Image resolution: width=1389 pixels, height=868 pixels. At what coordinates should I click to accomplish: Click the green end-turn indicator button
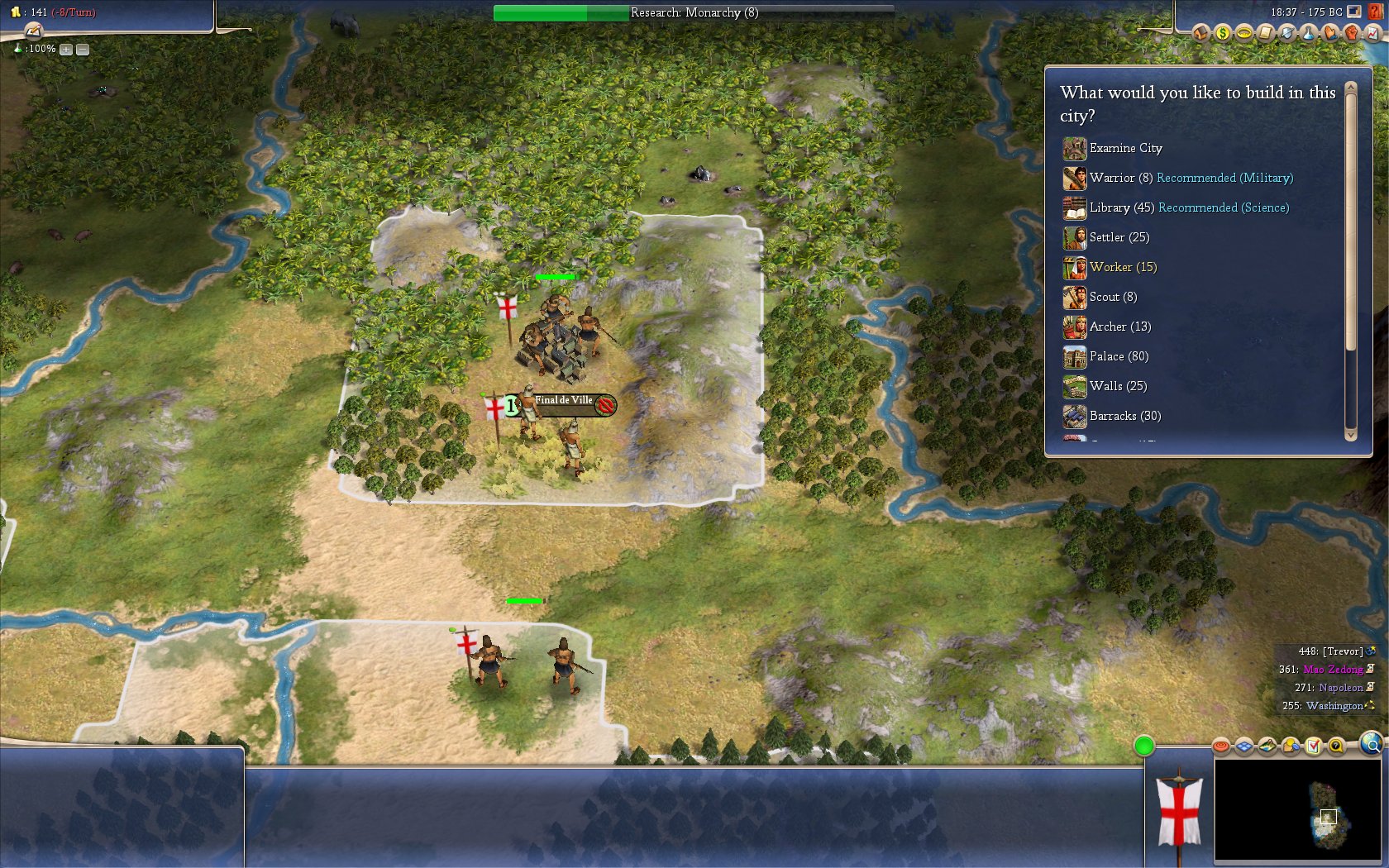(x=1144, y=746)
